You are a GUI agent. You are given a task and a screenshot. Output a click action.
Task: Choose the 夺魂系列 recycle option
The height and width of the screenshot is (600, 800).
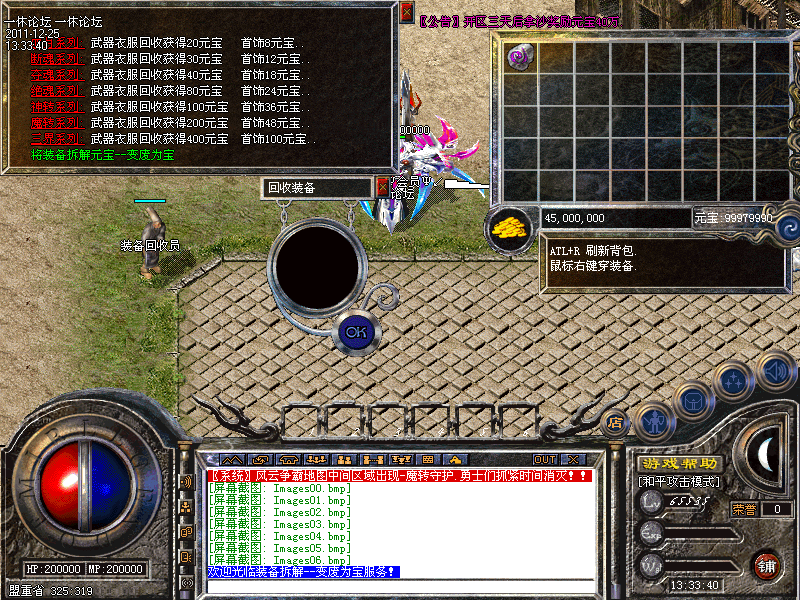[56, 75]
